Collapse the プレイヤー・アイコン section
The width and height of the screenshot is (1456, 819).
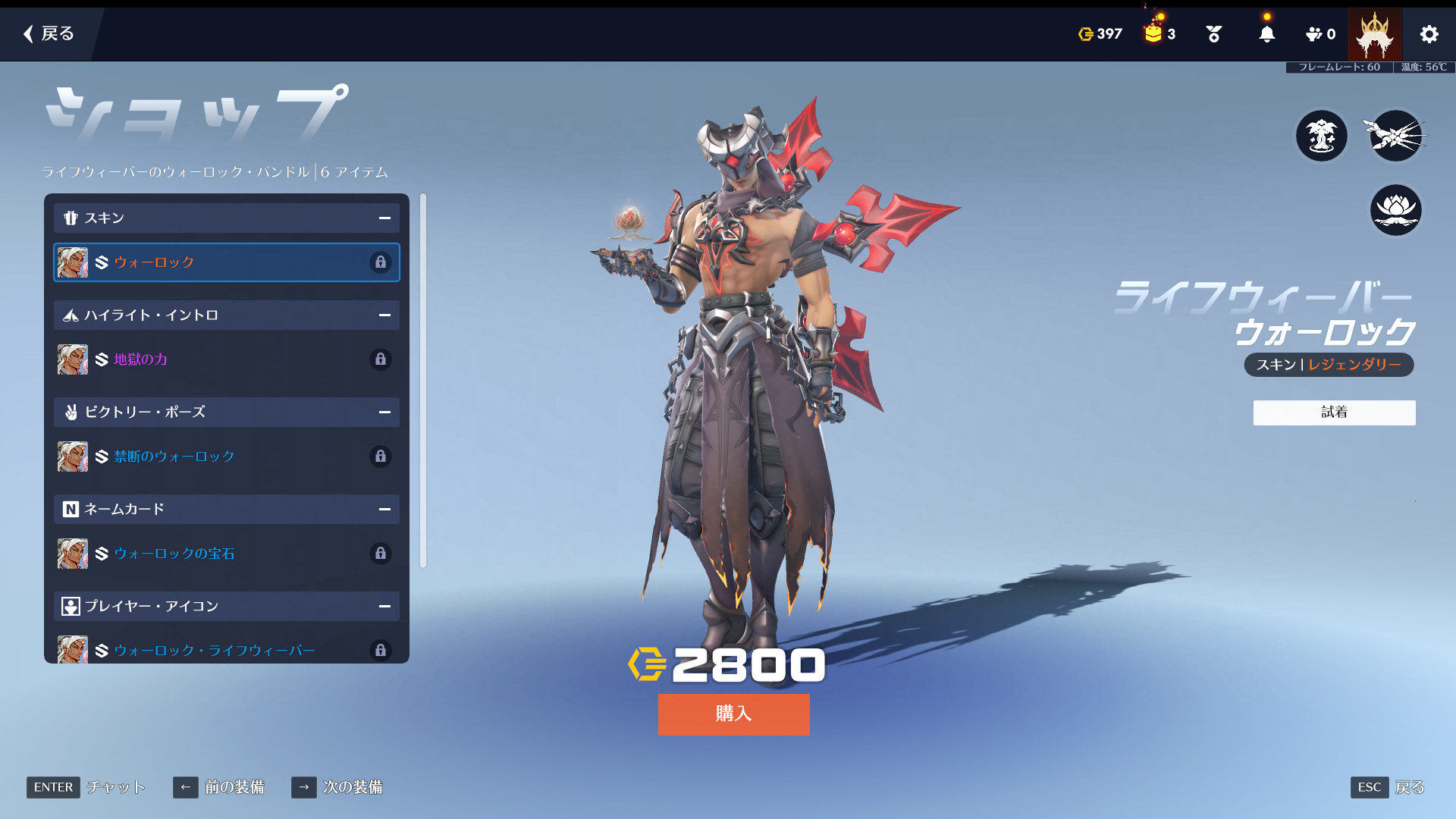pos(384,607)
